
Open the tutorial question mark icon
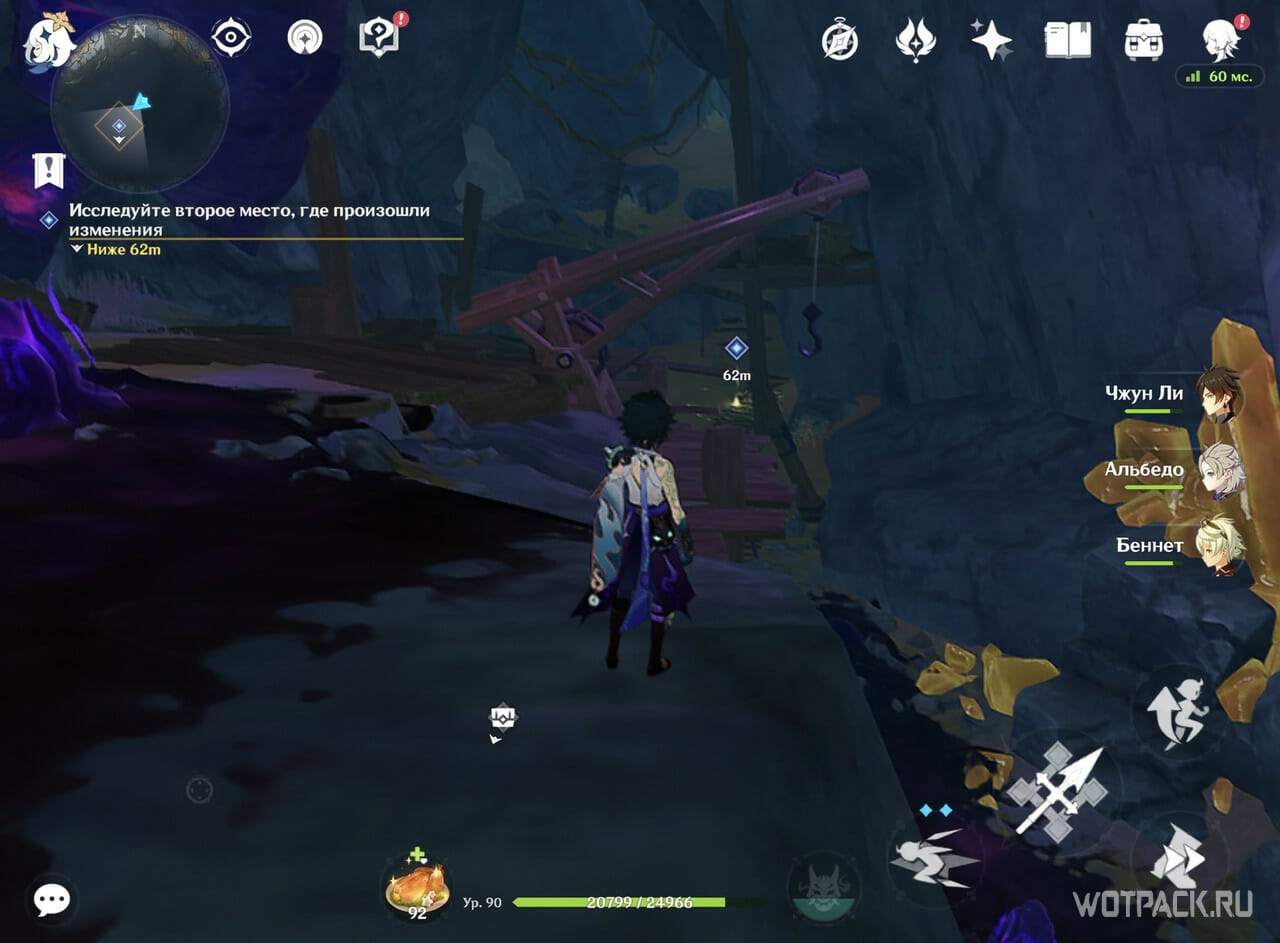click(x=377, y=38)
